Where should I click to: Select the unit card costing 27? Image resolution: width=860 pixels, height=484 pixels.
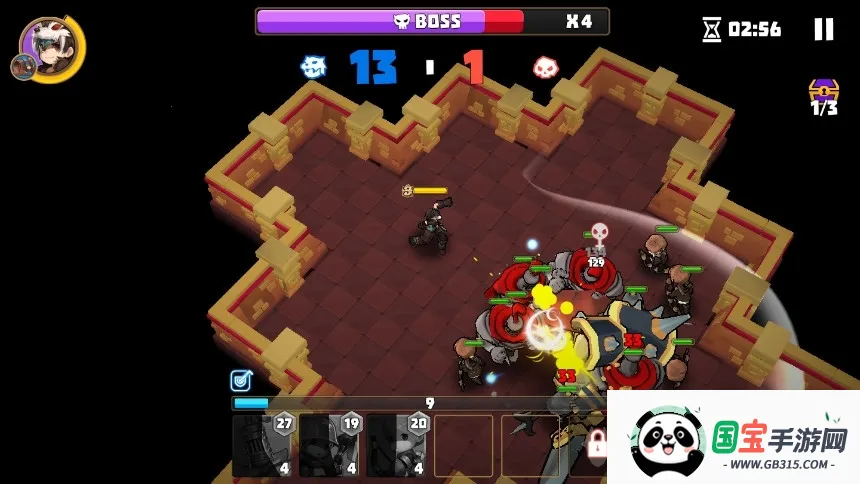[x=262, y=445]
